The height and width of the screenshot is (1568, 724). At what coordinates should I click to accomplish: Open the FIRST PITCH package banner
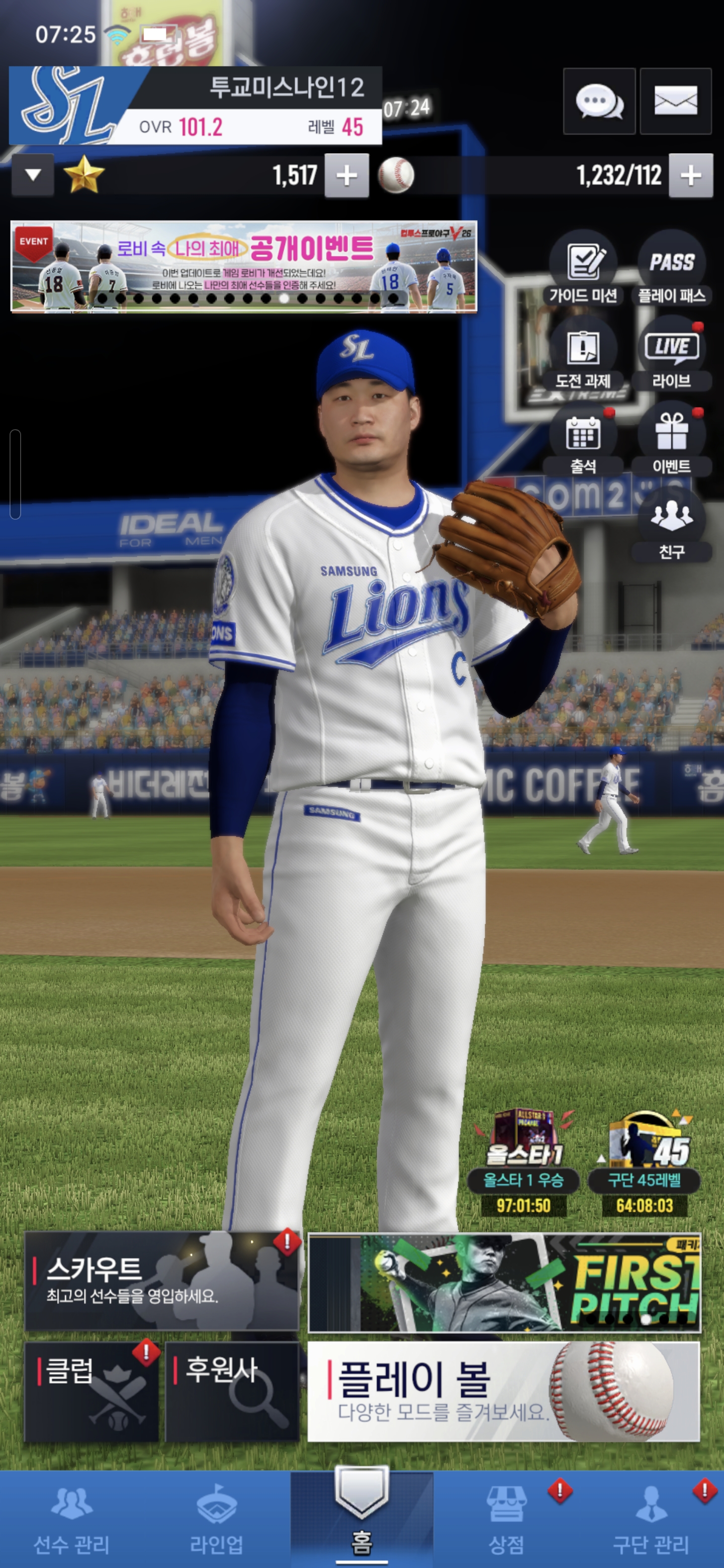(504, 1282)
